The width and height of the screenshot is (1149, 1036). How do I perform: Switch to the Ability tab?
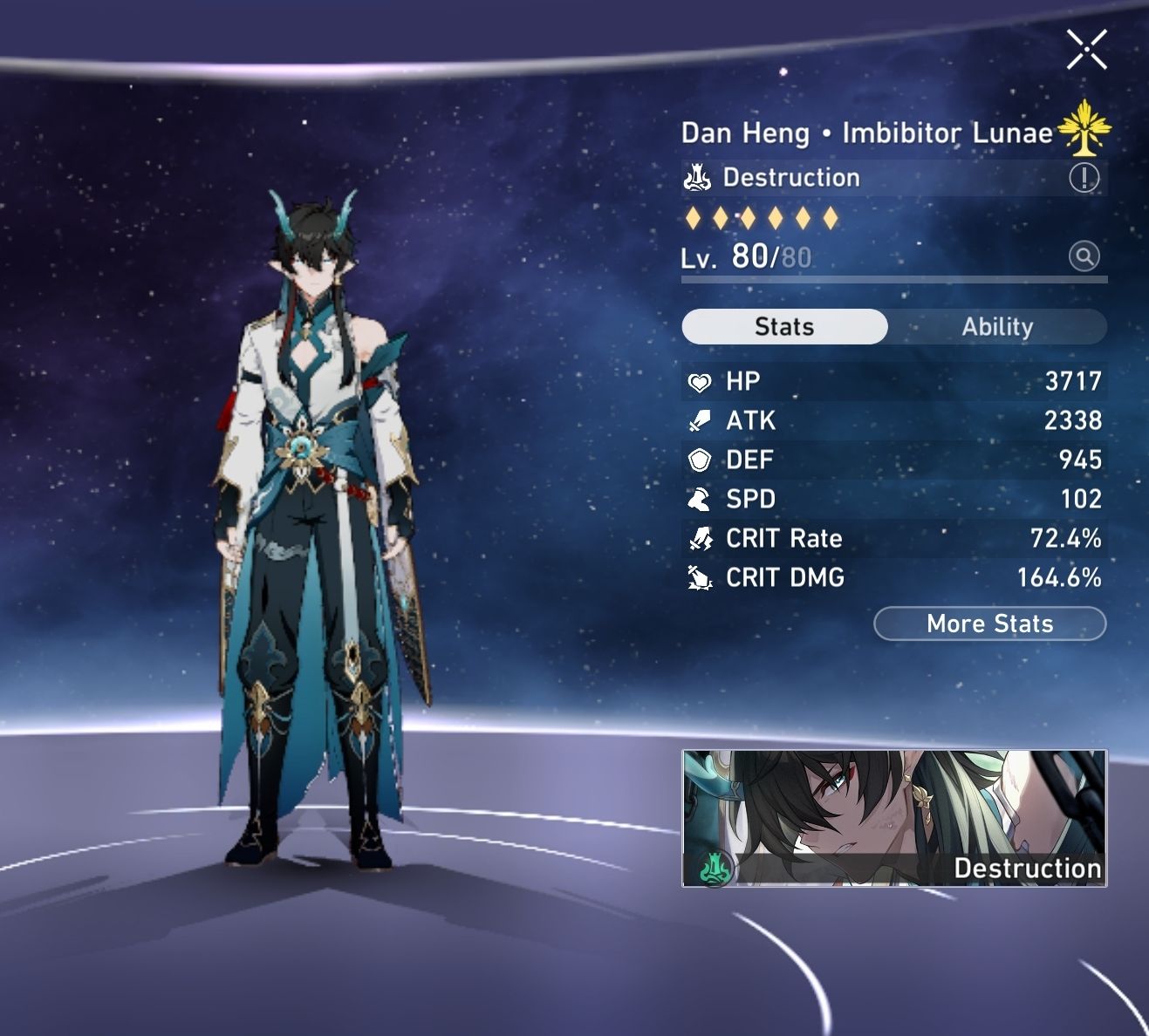(x=998, y=326)
